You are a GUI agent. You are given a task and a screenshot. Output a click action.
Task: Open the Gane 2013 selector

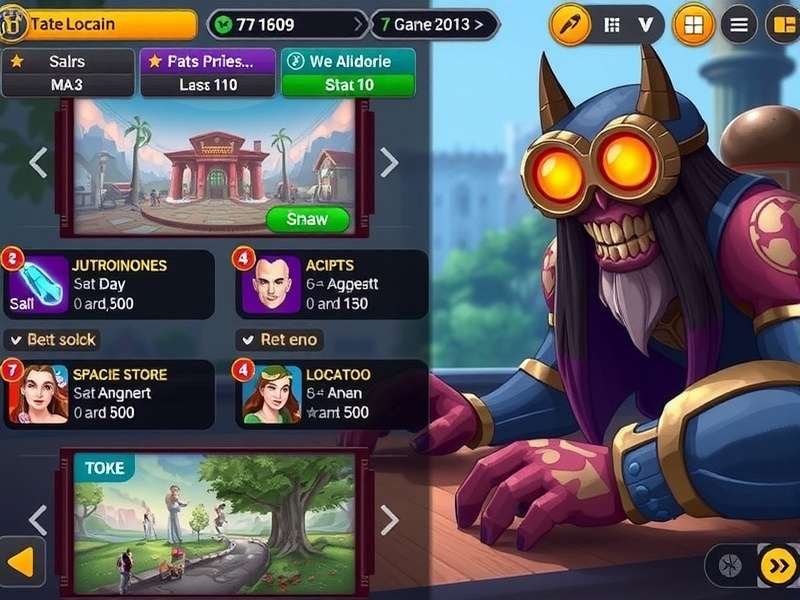tap(435, 24)
